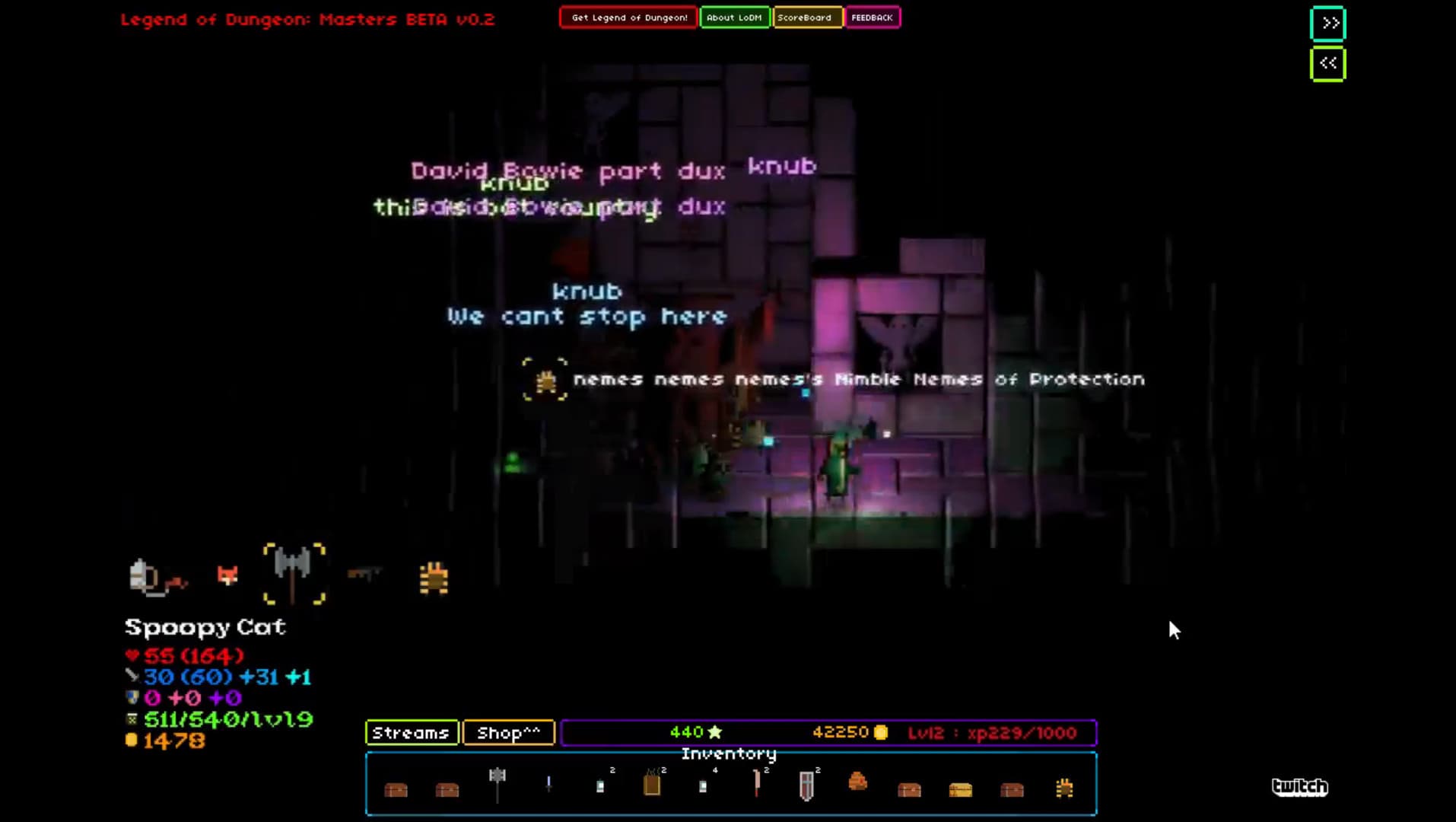Click the spellbook with quantity 2 in Inventory
Screen dimensions: 1456x822
click(x=653, y=784)
